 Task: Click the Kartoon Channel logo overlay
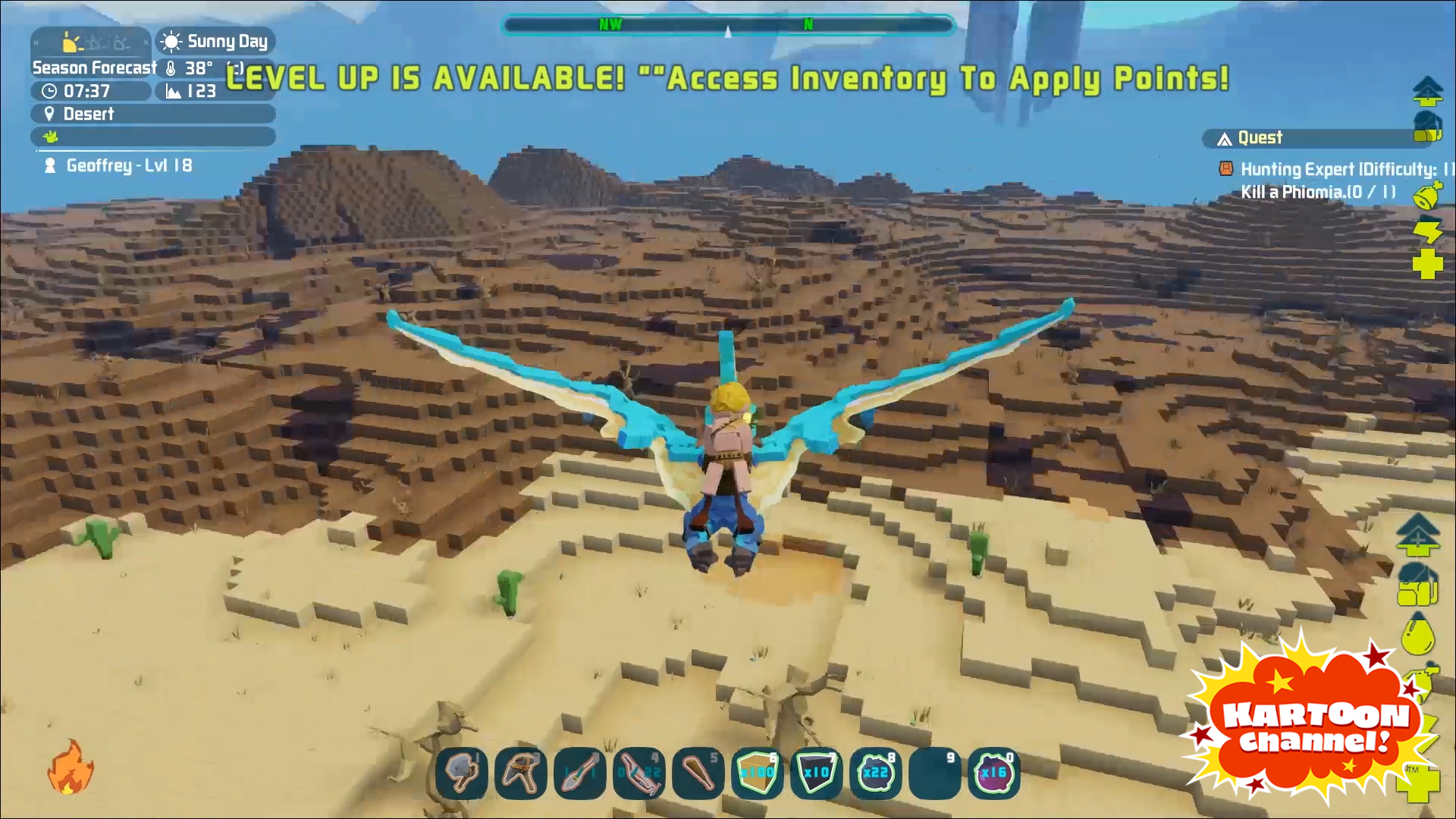point(1316,724)
